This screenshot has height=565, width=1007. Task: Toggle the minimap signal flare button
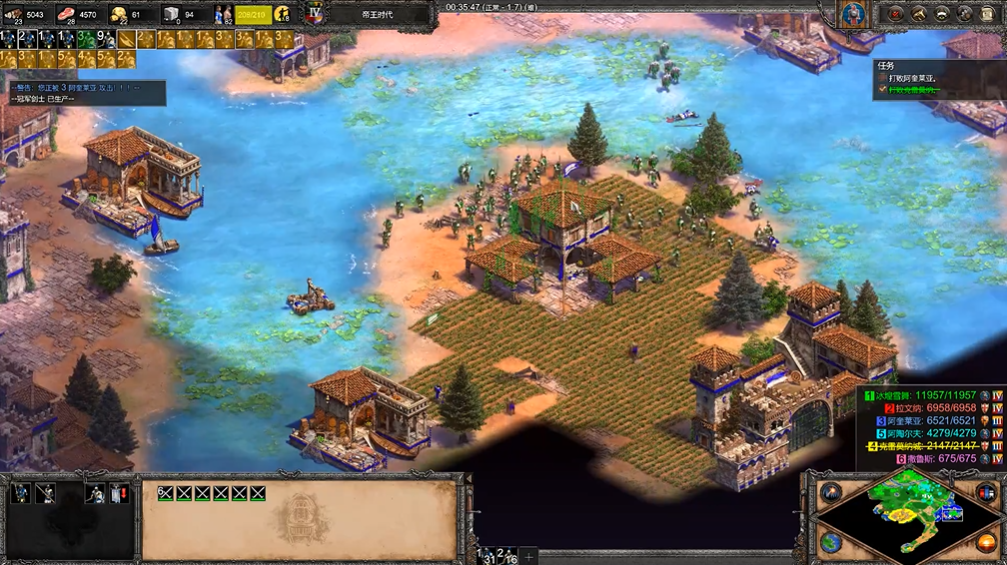[x=831, y=492]
